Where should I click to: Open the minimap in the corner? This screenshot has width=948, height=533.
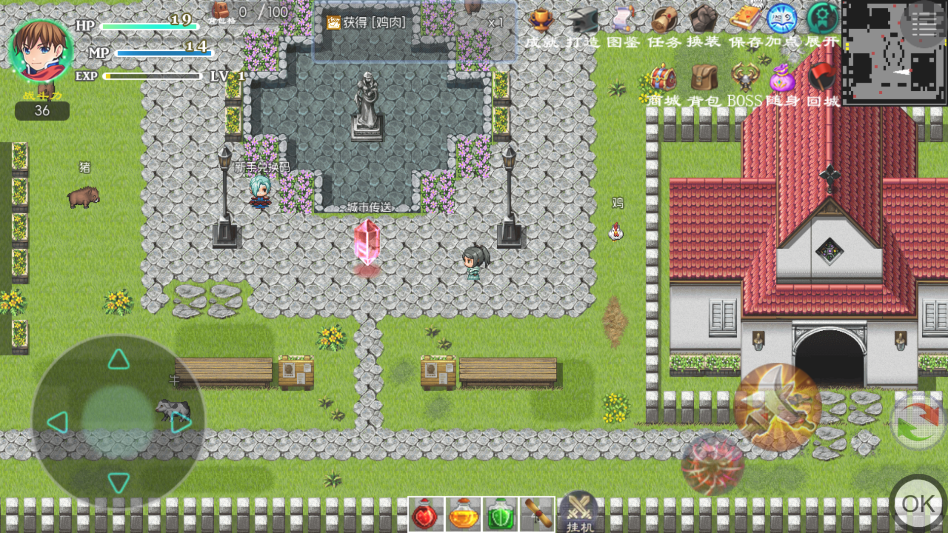(893, 52)
